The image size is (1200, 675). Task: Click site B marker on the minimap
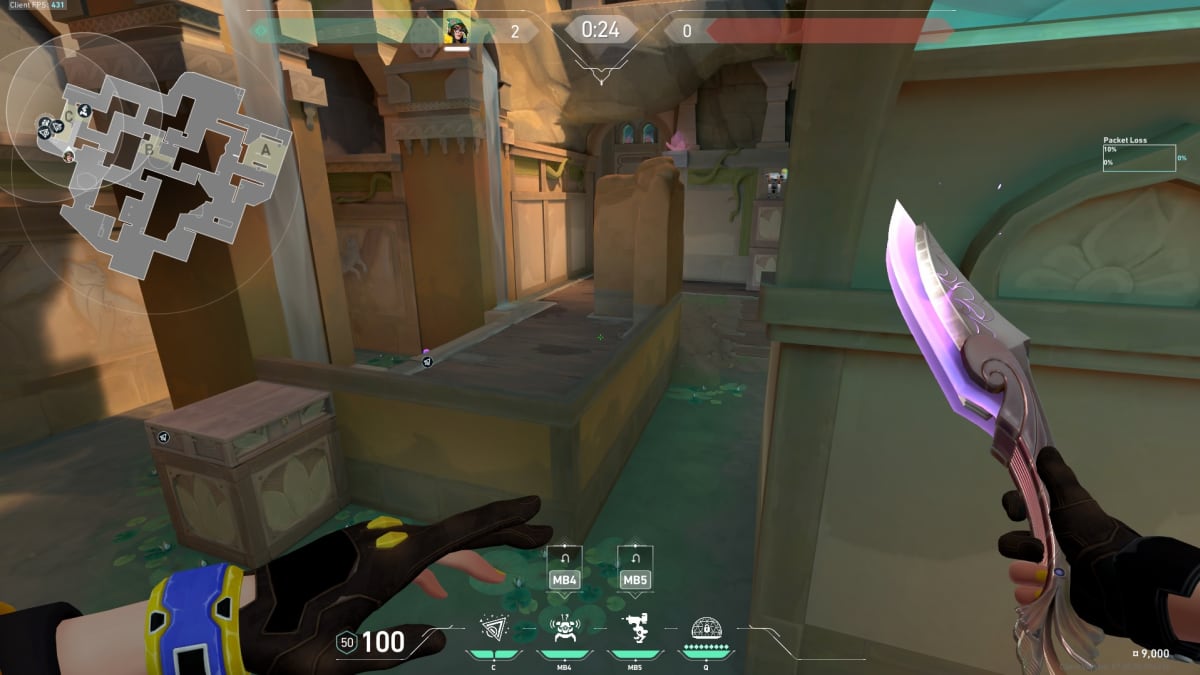pyautogui.click(x=149, y=151)
